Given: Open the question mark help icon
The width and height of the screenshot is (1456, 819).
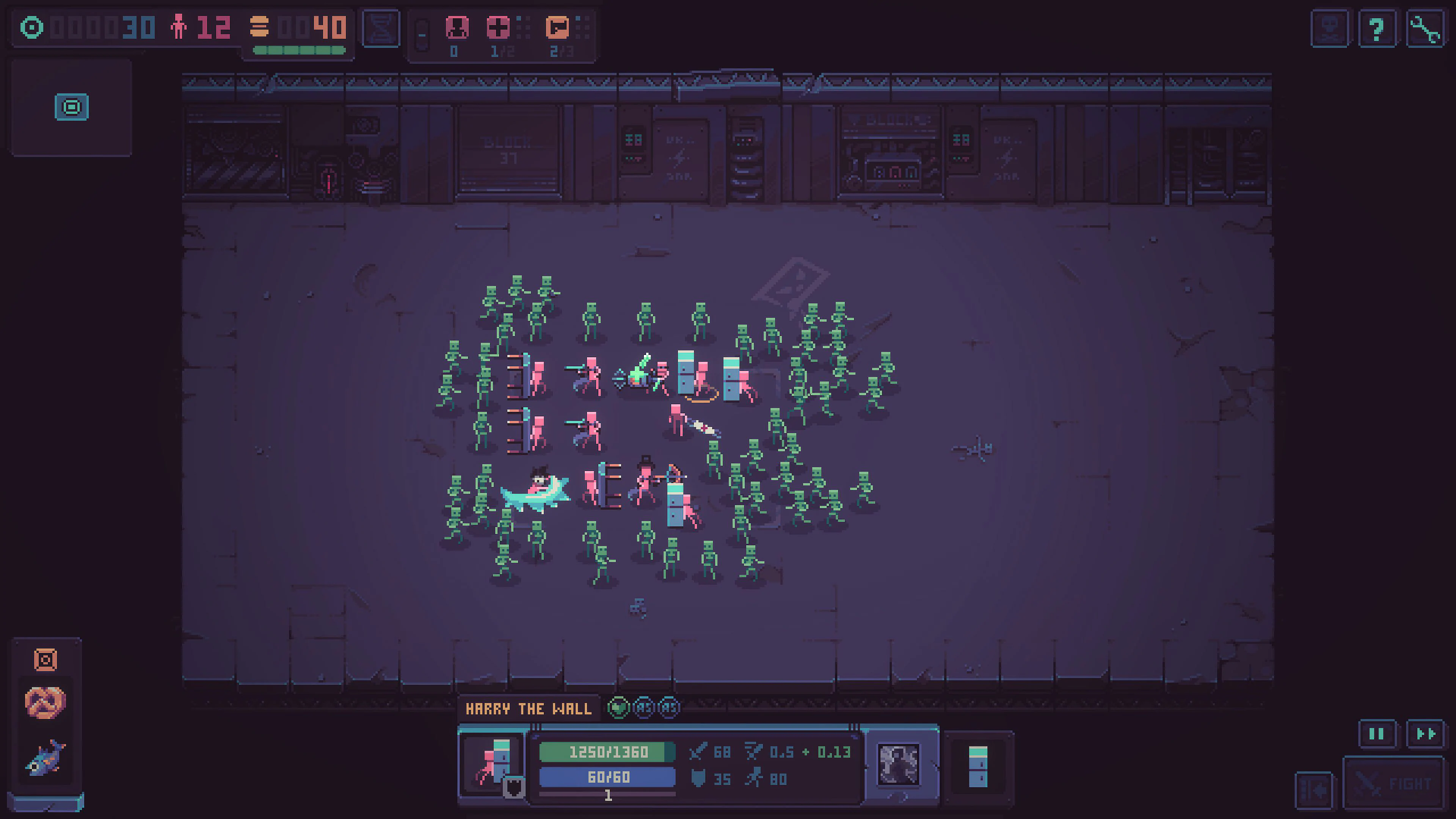Looking at the screenshot, I should coord(1377,28).
